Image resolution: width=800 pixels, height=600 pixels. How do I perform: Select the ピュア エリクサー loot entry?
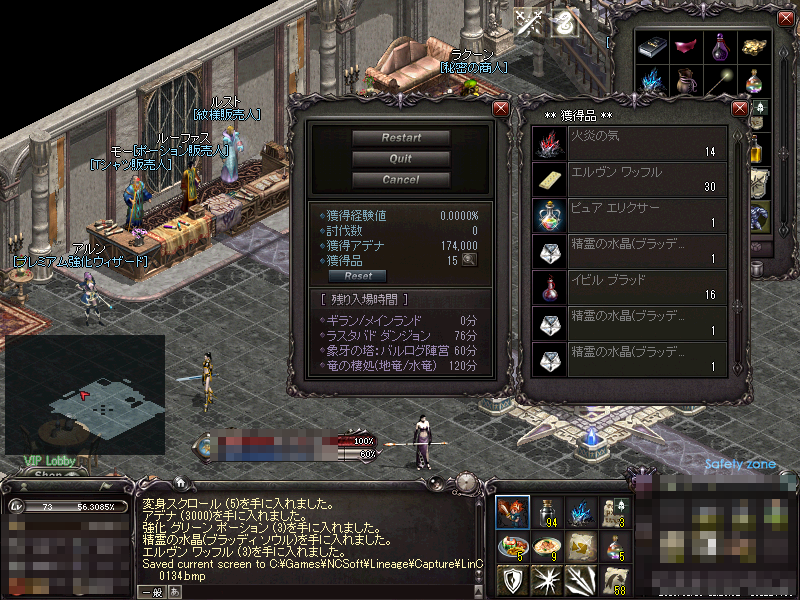630,214
